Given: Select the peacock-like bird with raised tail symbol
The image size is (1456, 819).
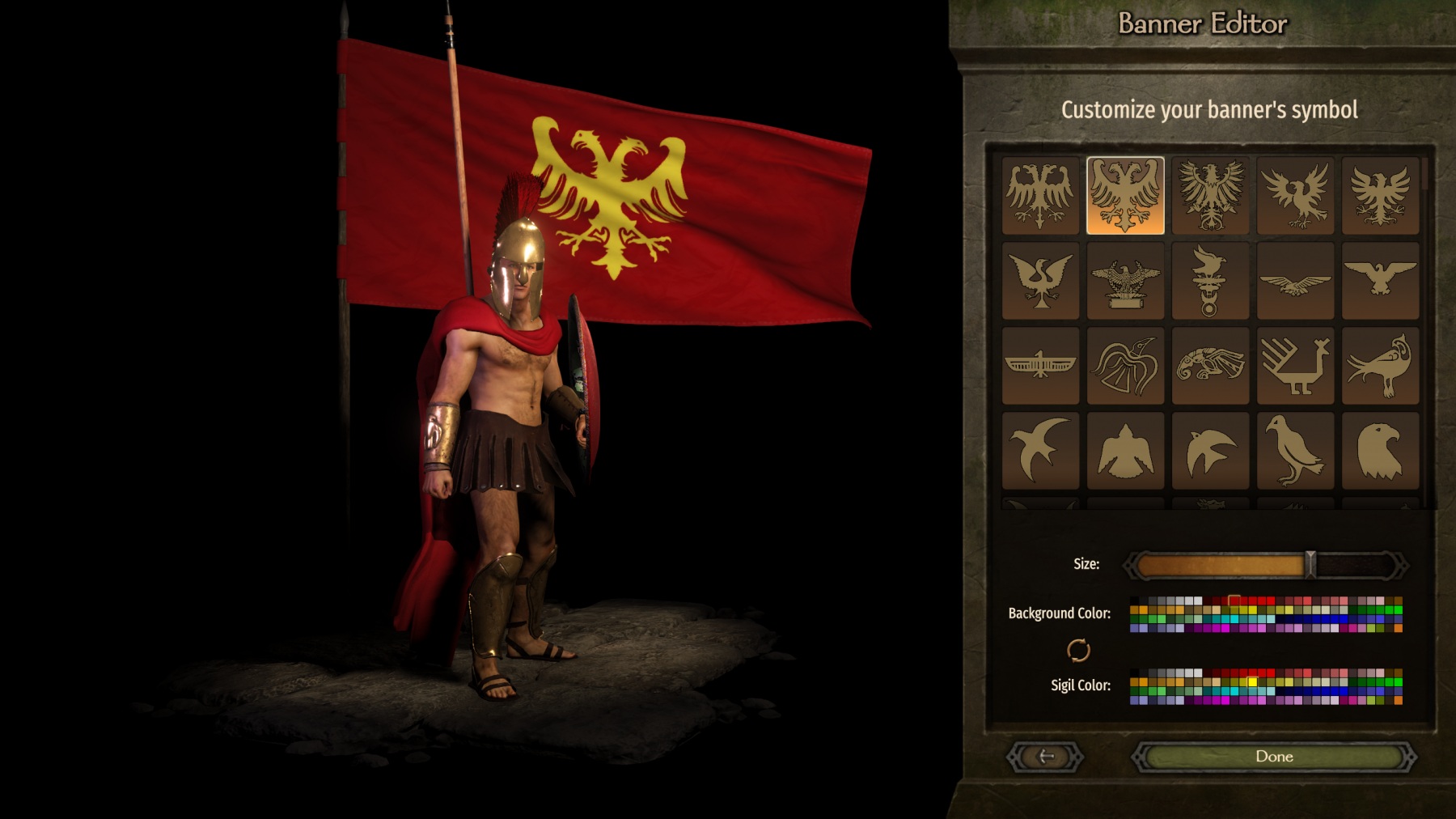Looking at the screenshot, I should pyautogui.click(x=1380, y=366).
